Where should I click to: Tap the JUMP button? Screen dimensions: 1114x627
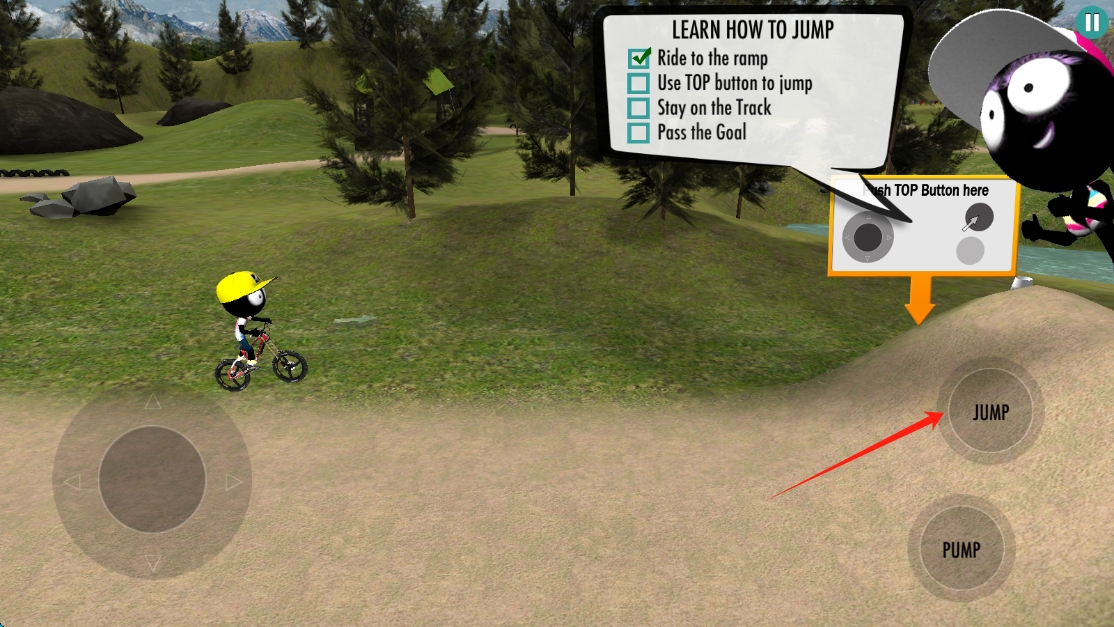coord(991,411)
